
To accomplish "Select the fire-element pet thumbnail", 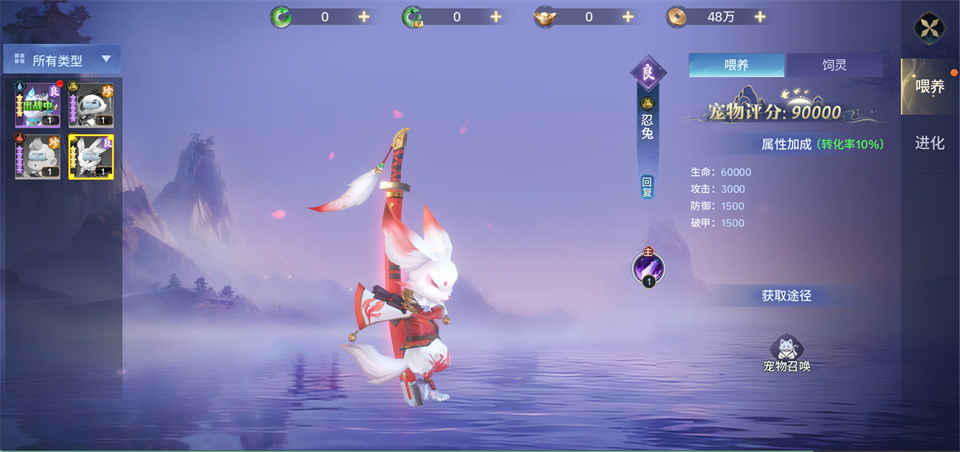I will pyautogui.click(x=37, y=157).
